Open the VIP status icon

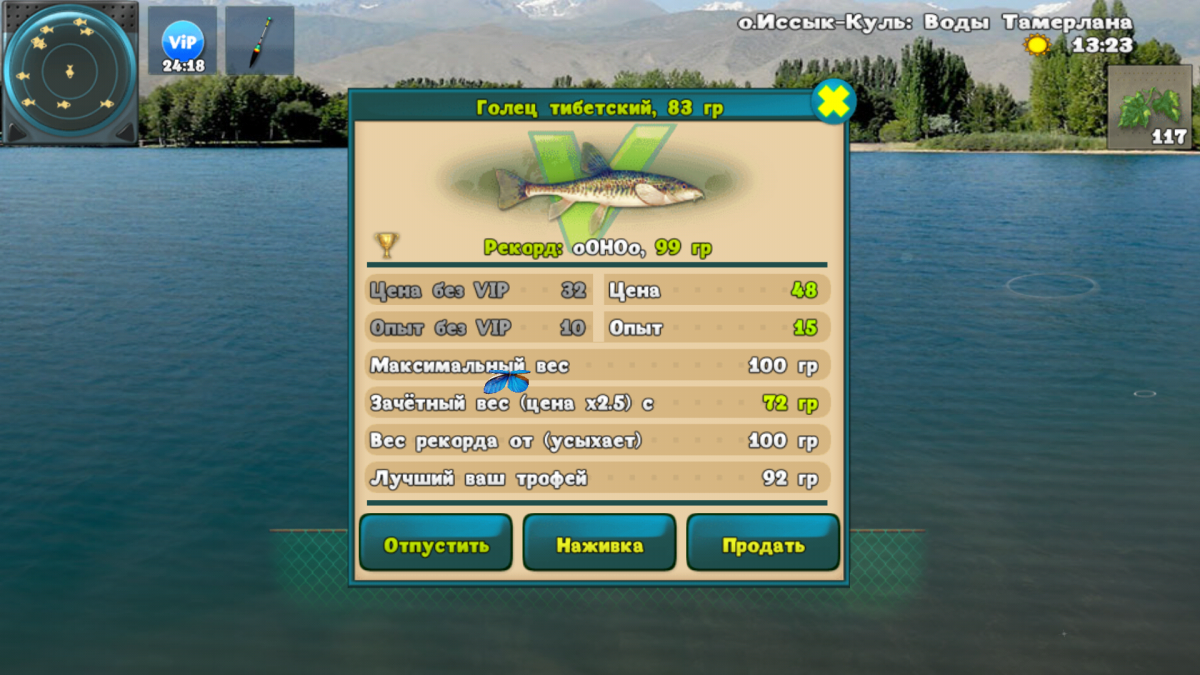(183, 42)
